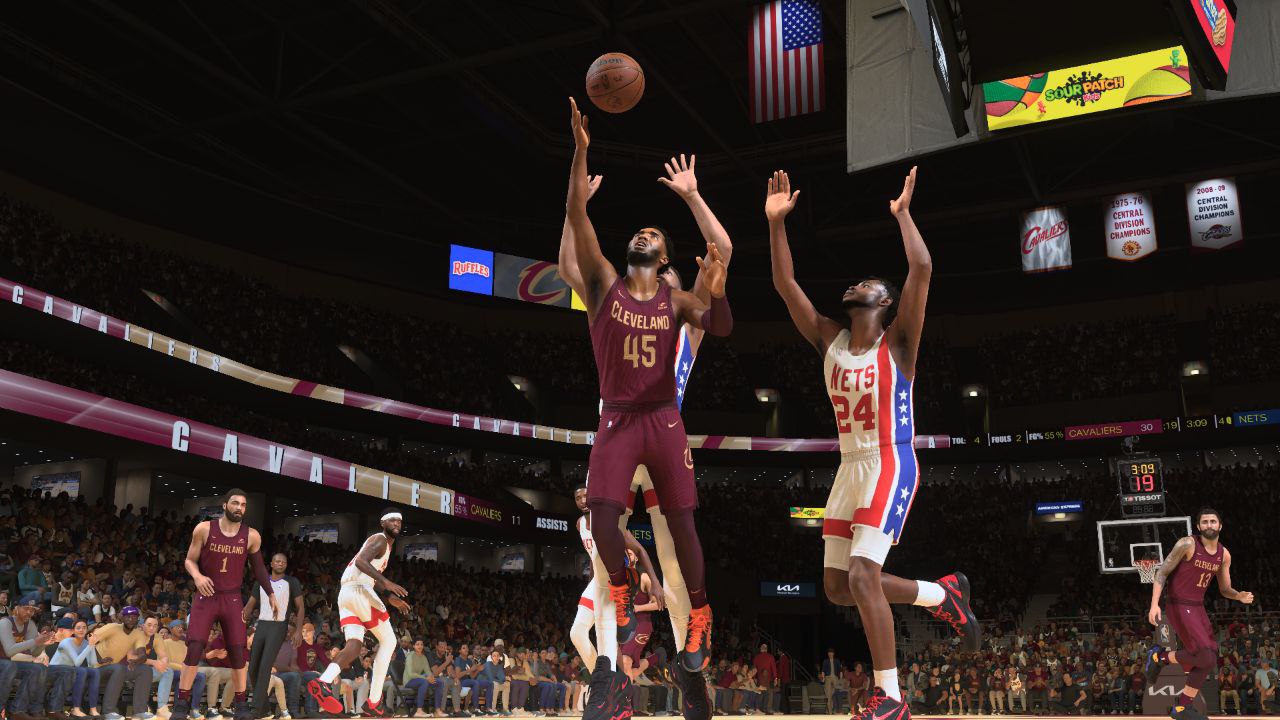Select the 1975-76 Central Division Champions banner
1280x720 pixels.
pyautogui.click(x=1129, y=225)
